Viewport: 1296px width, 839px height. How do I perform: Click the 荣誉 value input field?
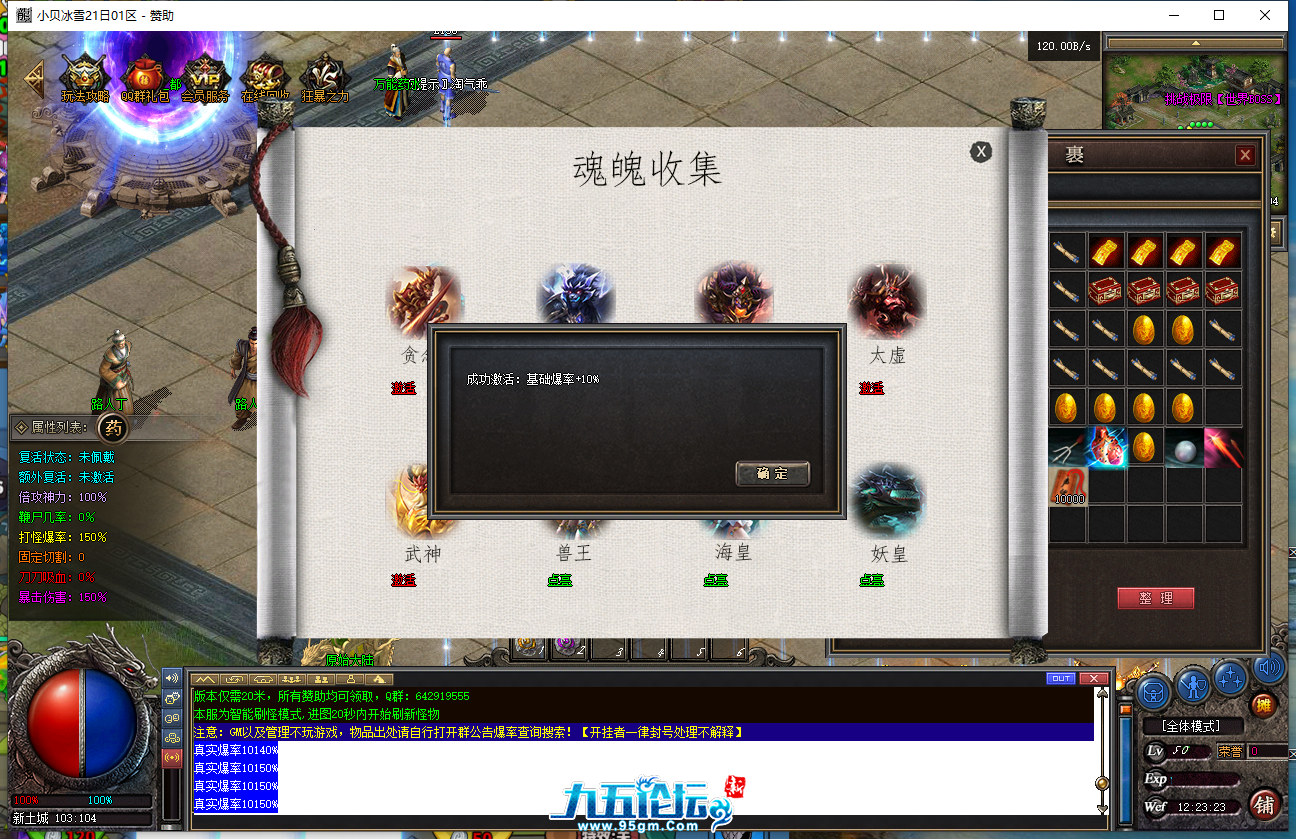click(x=1265, y=751)
